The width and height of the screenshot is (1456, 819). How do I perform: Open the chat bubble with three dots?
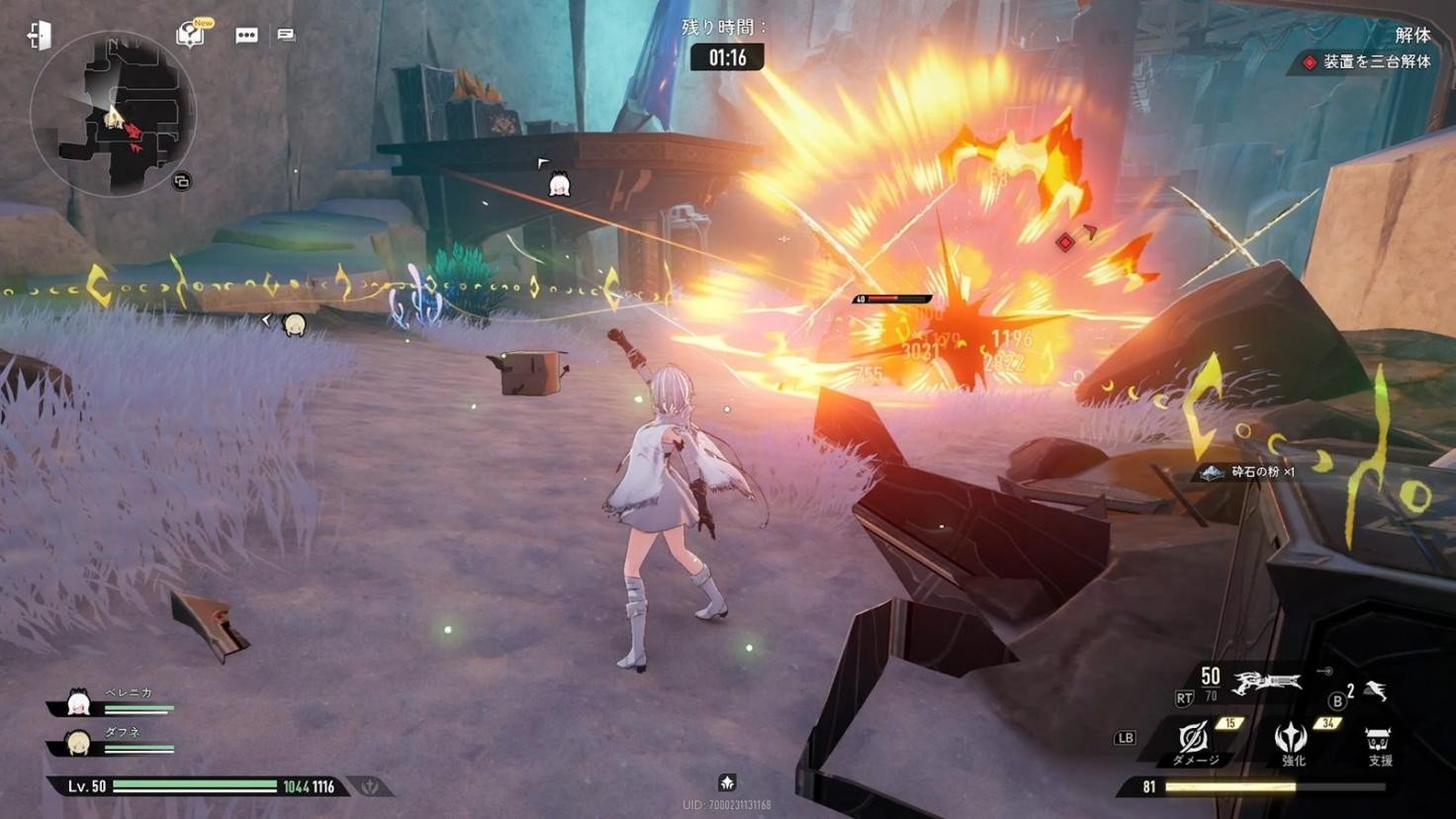246,36
